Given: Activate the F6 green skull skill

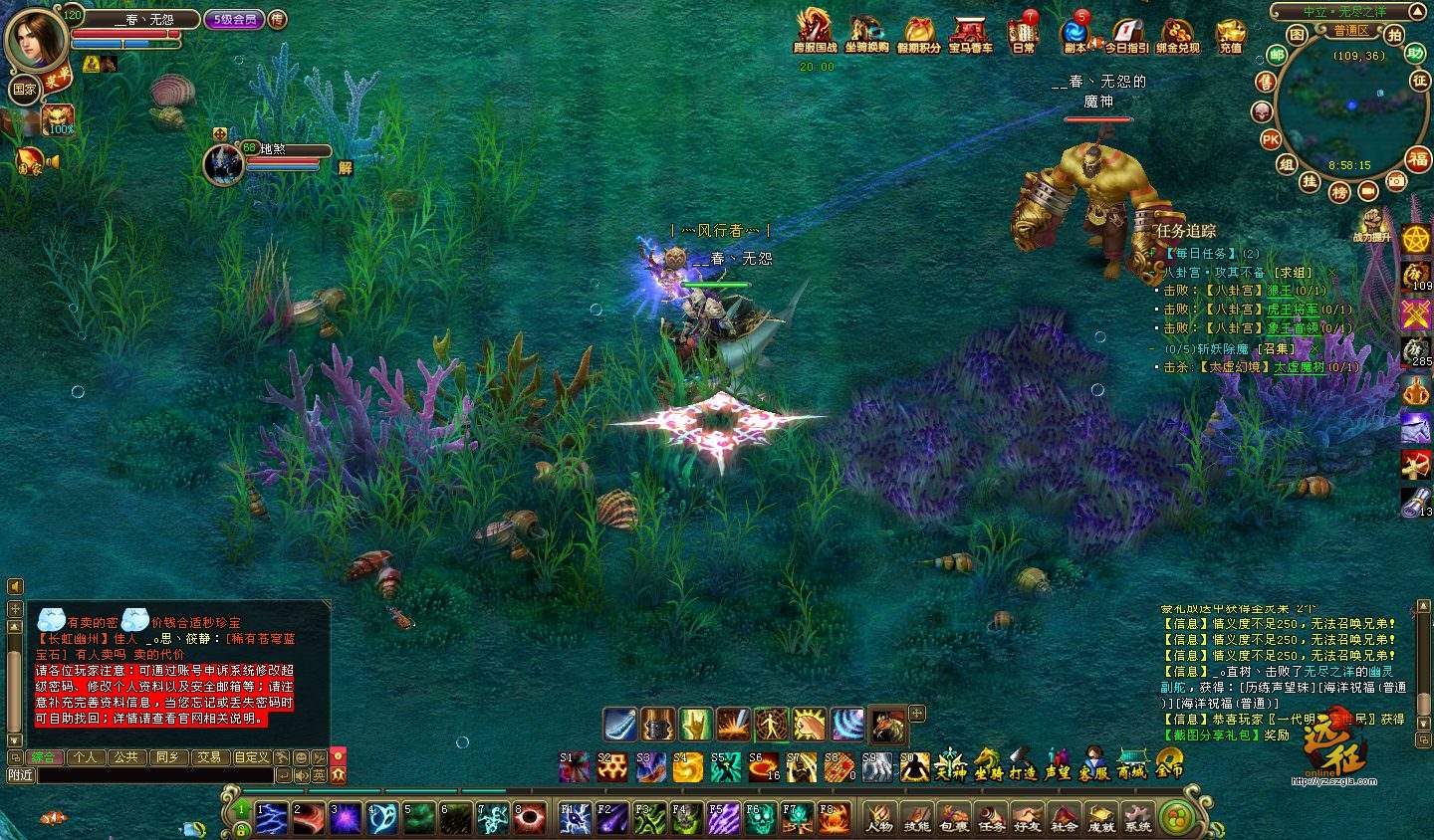Looking at the screenshot, I should click(761, 818).
